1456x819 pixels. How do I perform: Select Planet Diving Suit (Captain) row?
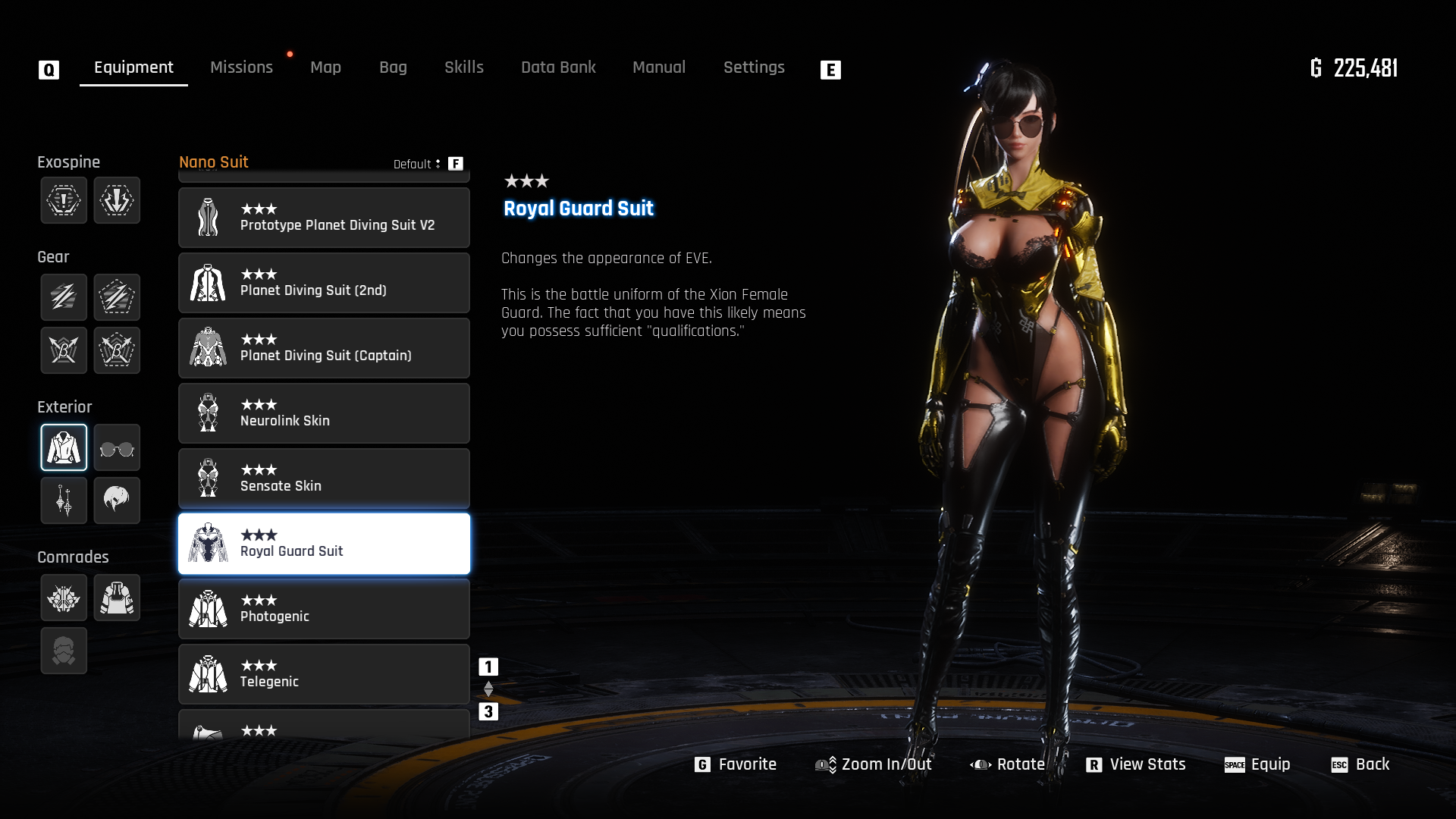(x=324, y=348)
